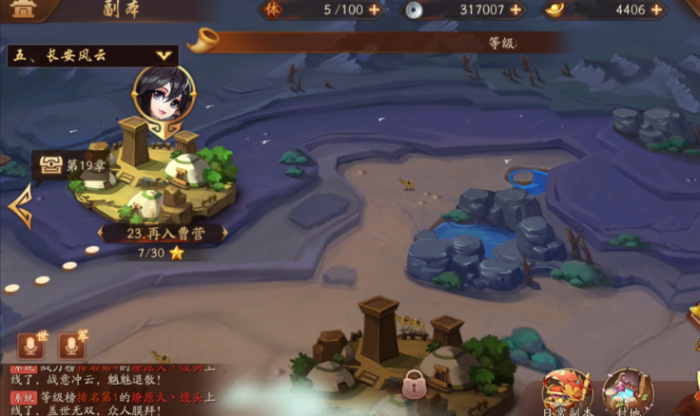This screenshot has width=700, height=416.
Task: Return home via the top-left house icon
Action: (22, 10)
